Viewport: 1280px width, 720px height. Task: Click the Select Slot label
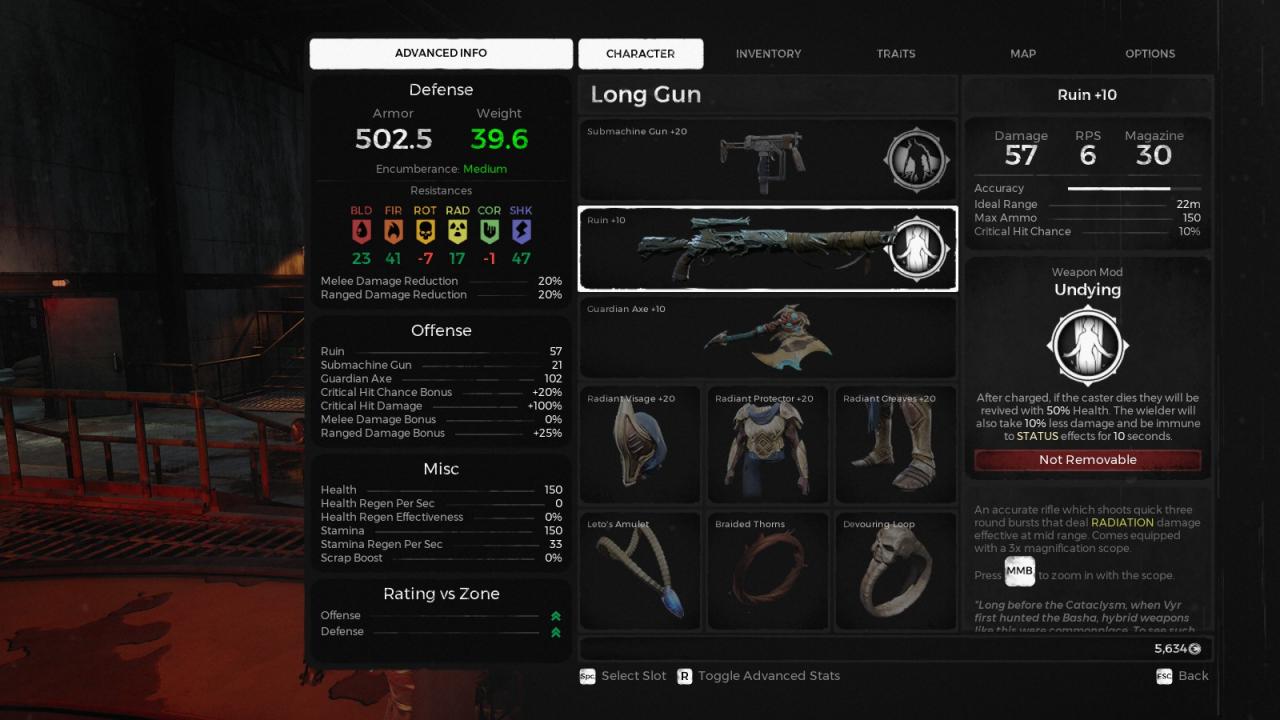click(x=633, y=676)
